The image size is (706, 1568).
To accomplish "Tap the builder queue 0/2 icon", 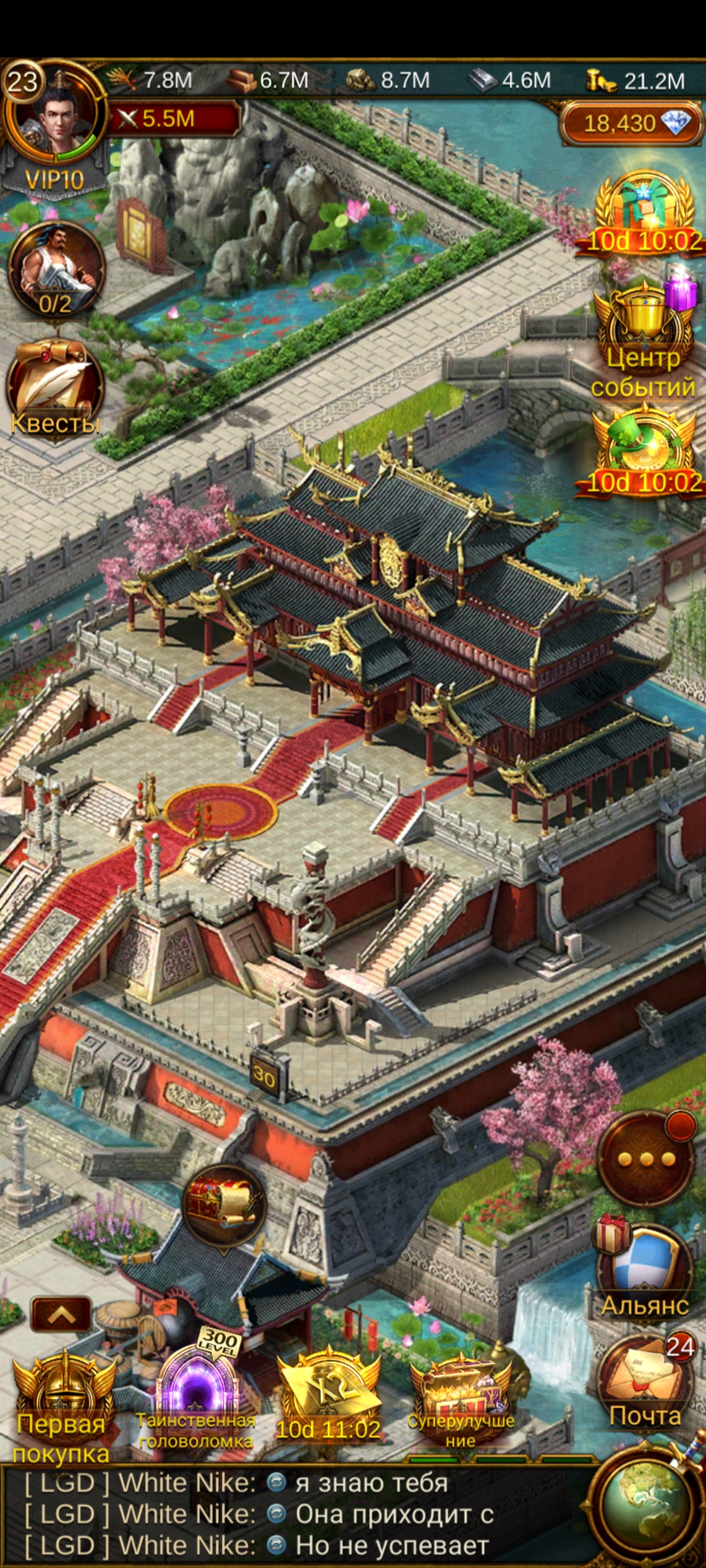I will coord(56,269).
